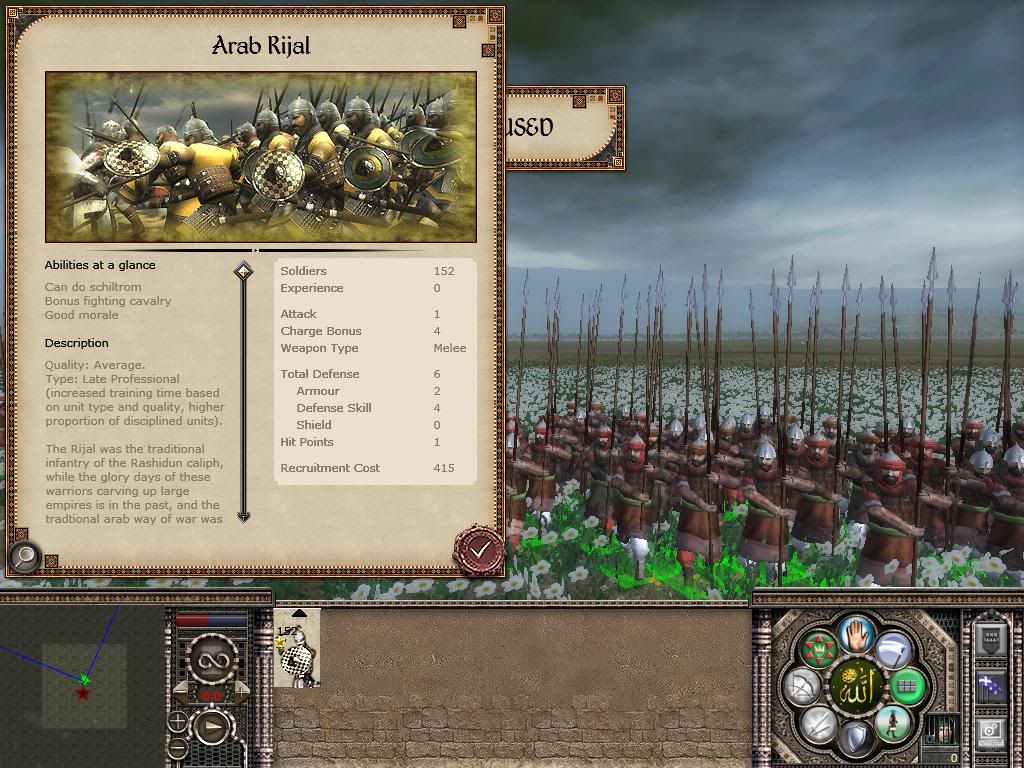Click the play game speed button
The height and width of the screenshot is (768, 1024).
point(213,727)
